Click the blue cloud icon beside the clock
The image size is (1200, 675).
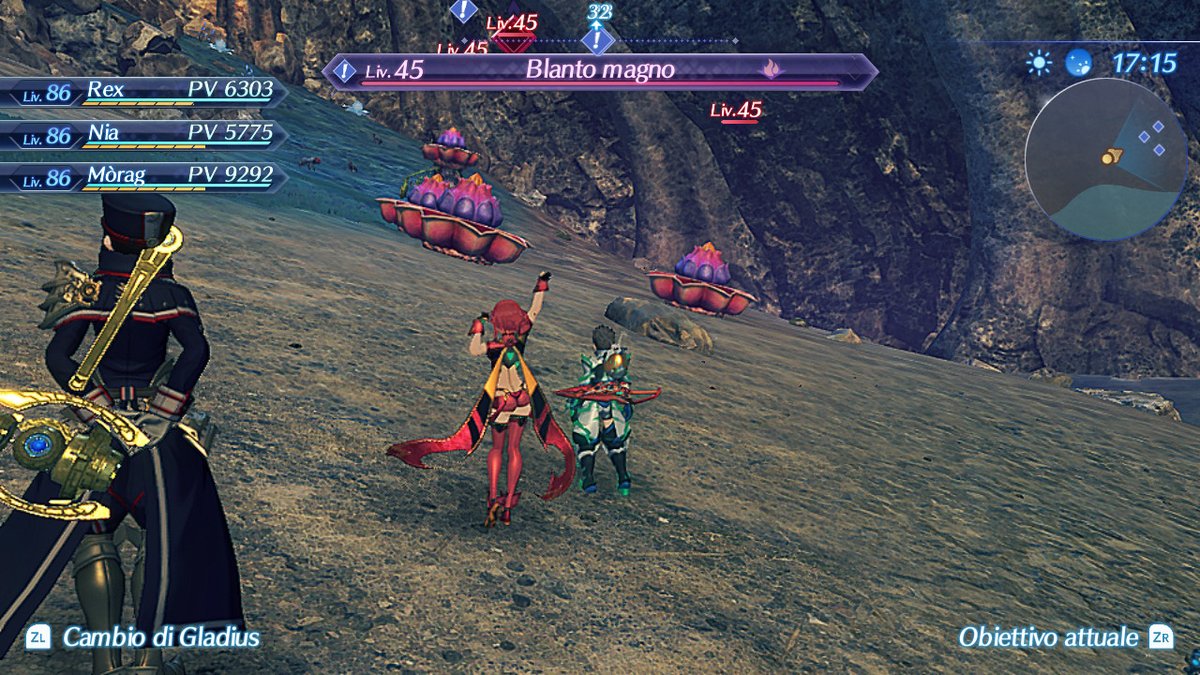click(1079, 64)
